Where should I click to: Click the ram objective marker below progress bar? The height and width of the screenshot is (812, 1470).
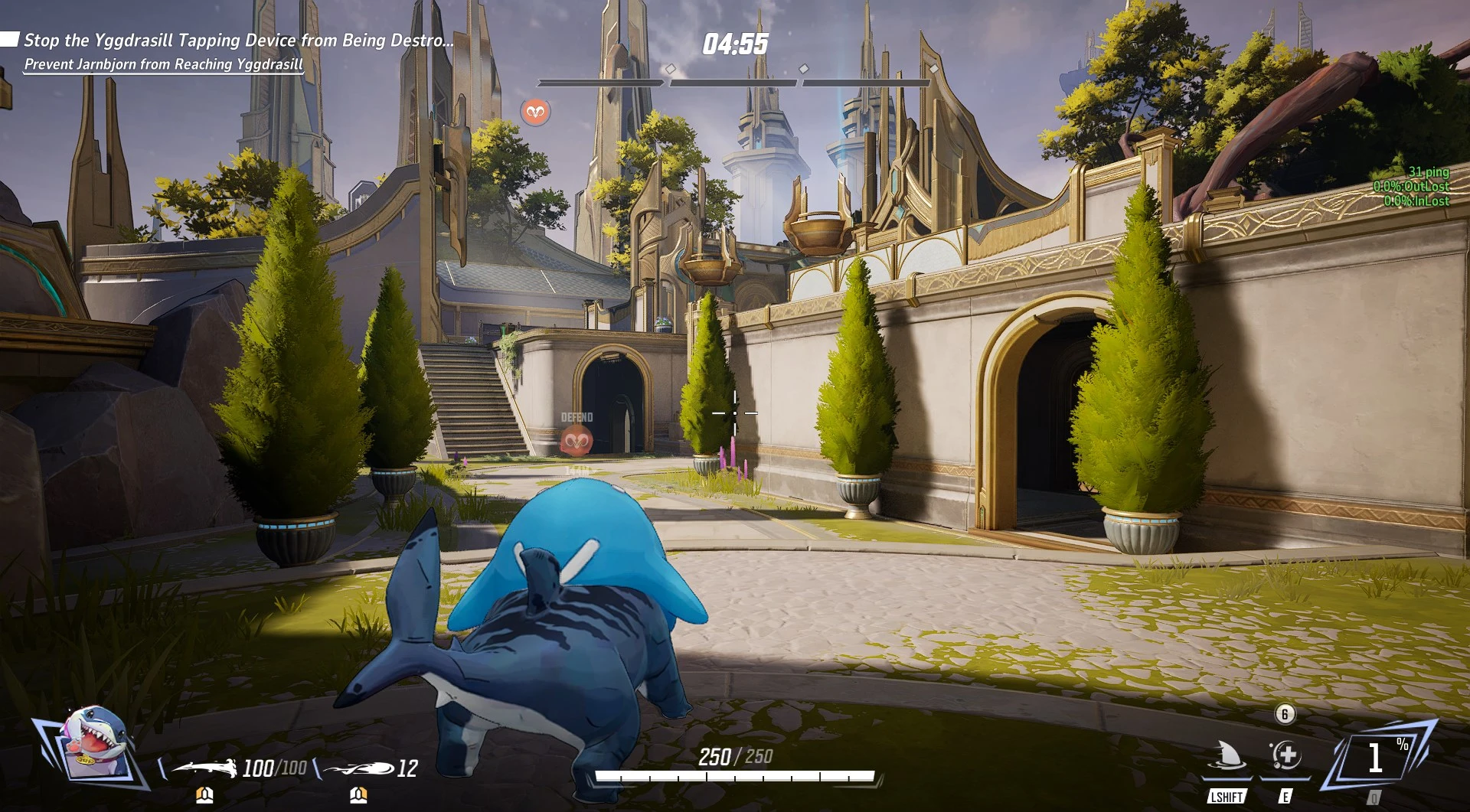tap(535, 113)
